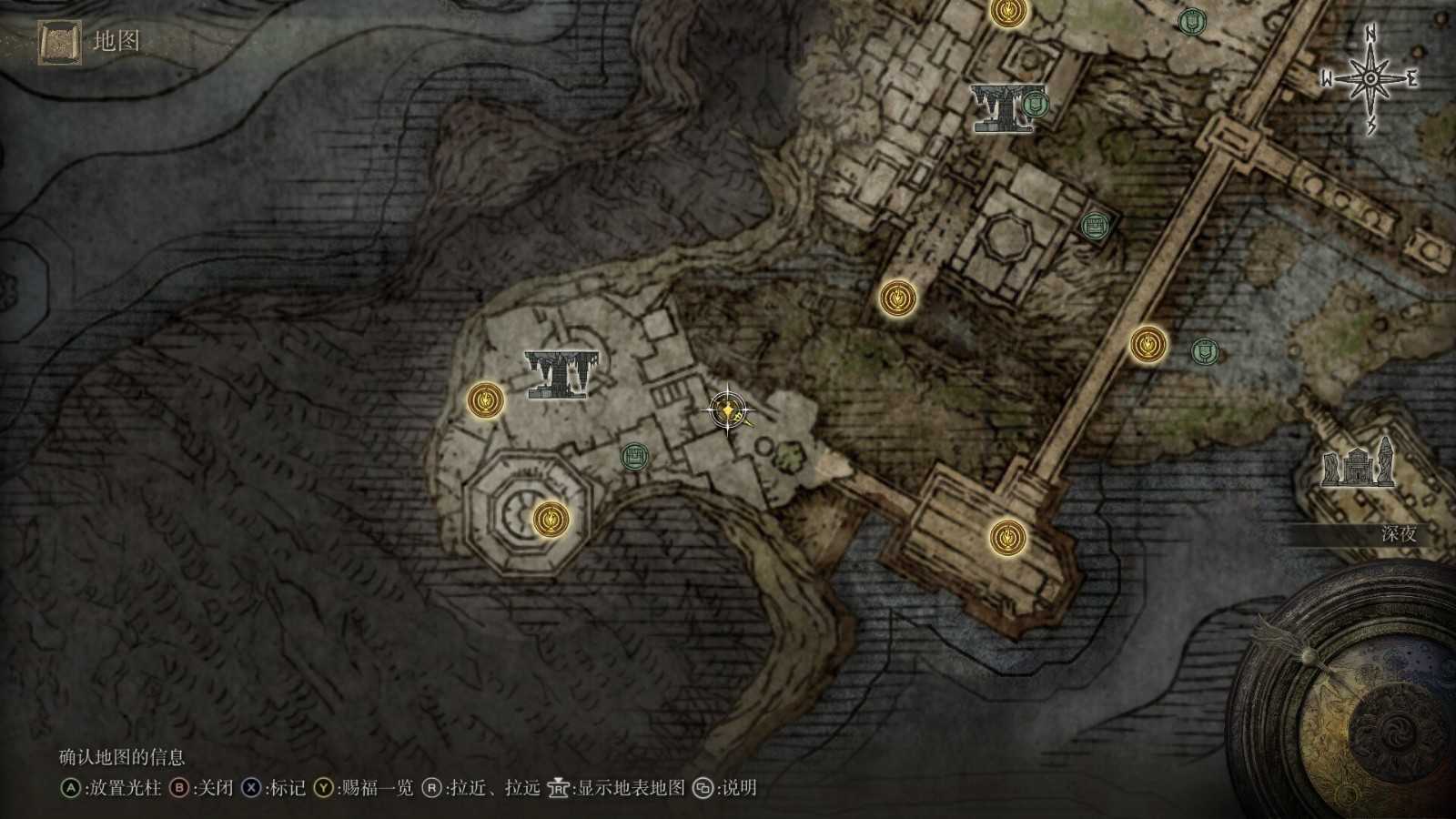
Task: Click the 深夜 time label on the right
Action: click(1400, 531)
